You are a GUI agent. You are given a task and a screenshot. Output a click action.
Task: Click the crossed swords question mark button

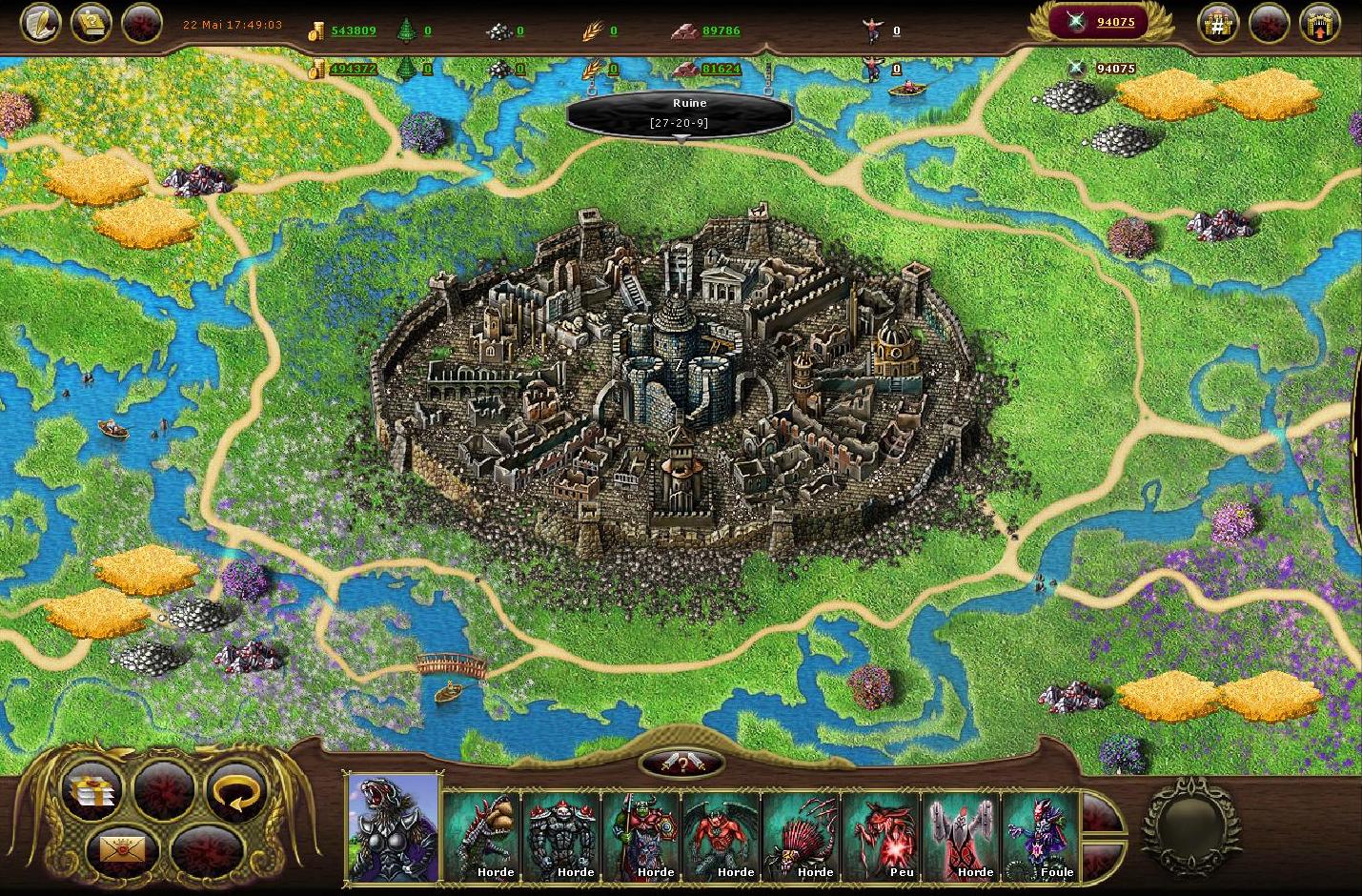coord(681,763)
